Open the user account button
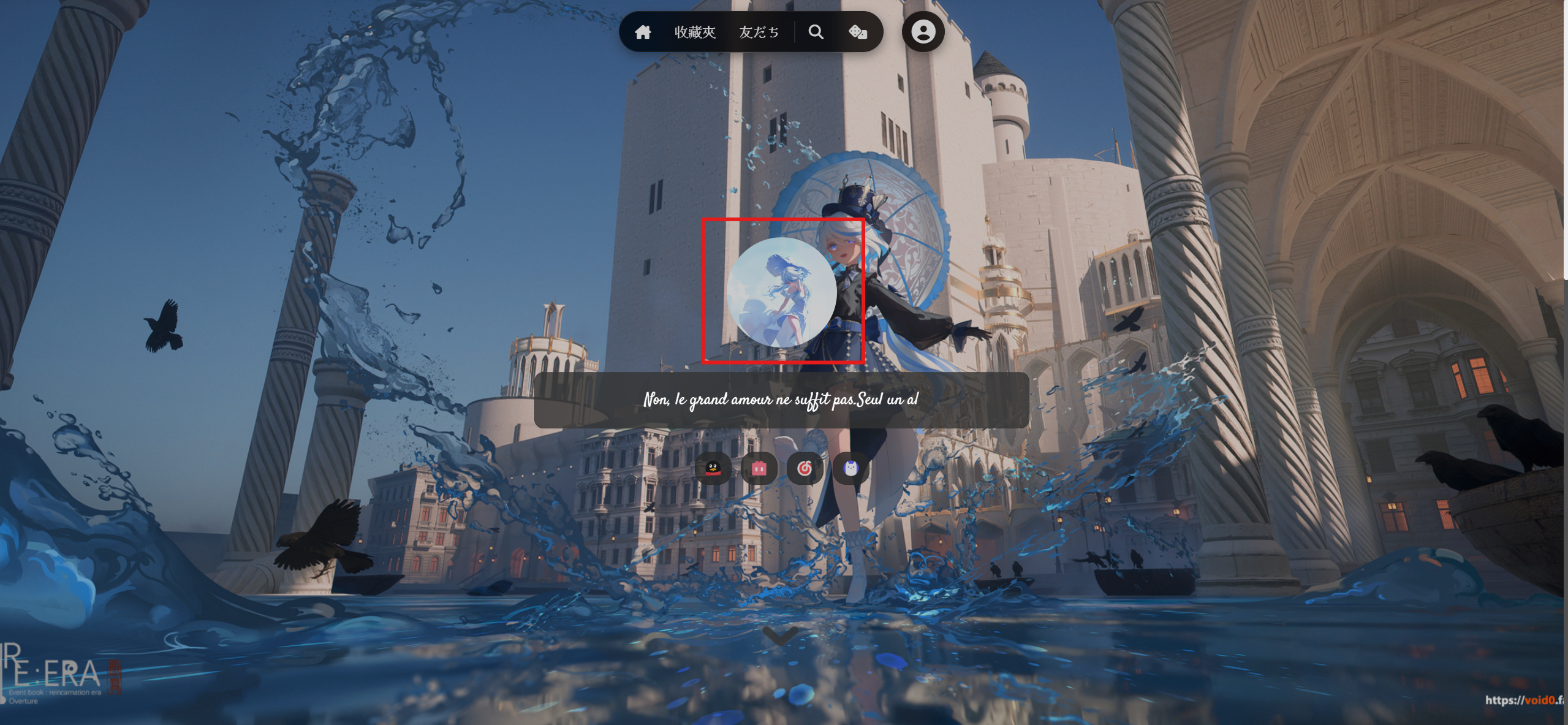The image size is (1568, 725). (923, 32)
